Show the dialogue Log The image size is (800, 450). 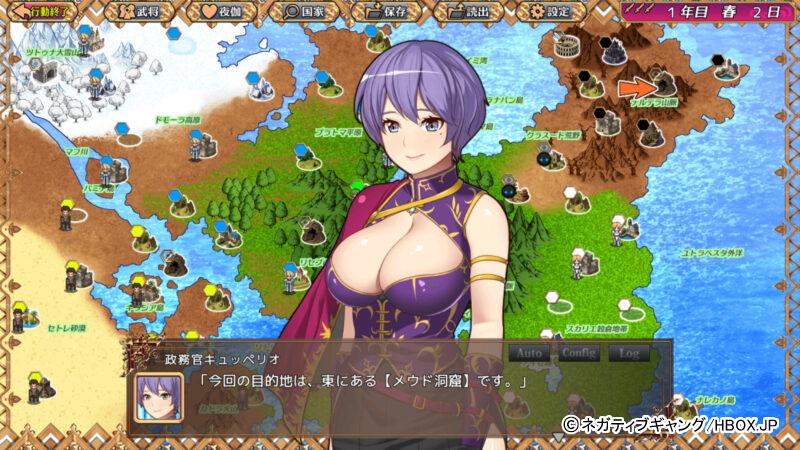(x=629, y=353)
